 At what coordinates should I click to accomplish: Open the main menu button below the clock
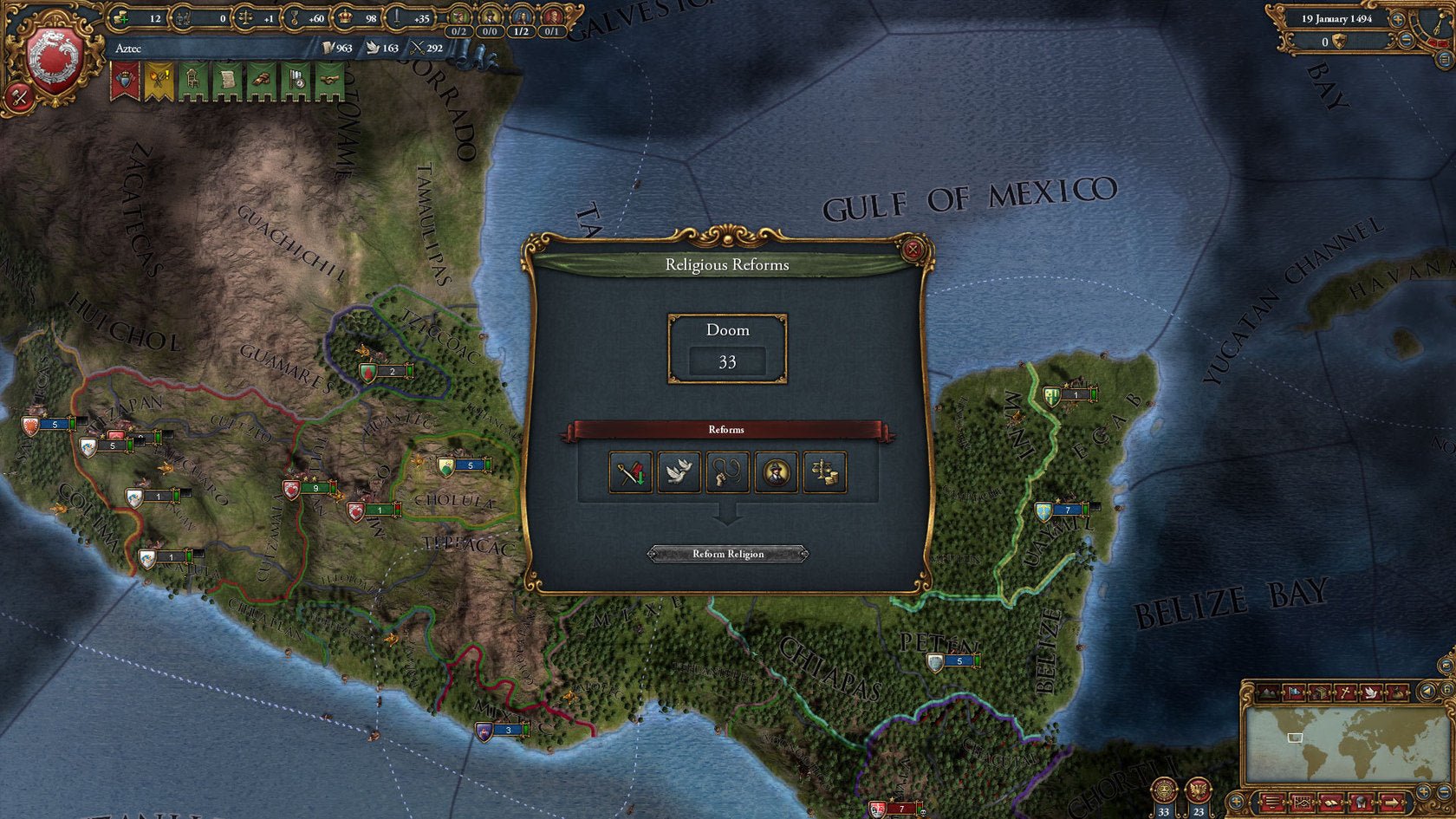coord(1445,59)
